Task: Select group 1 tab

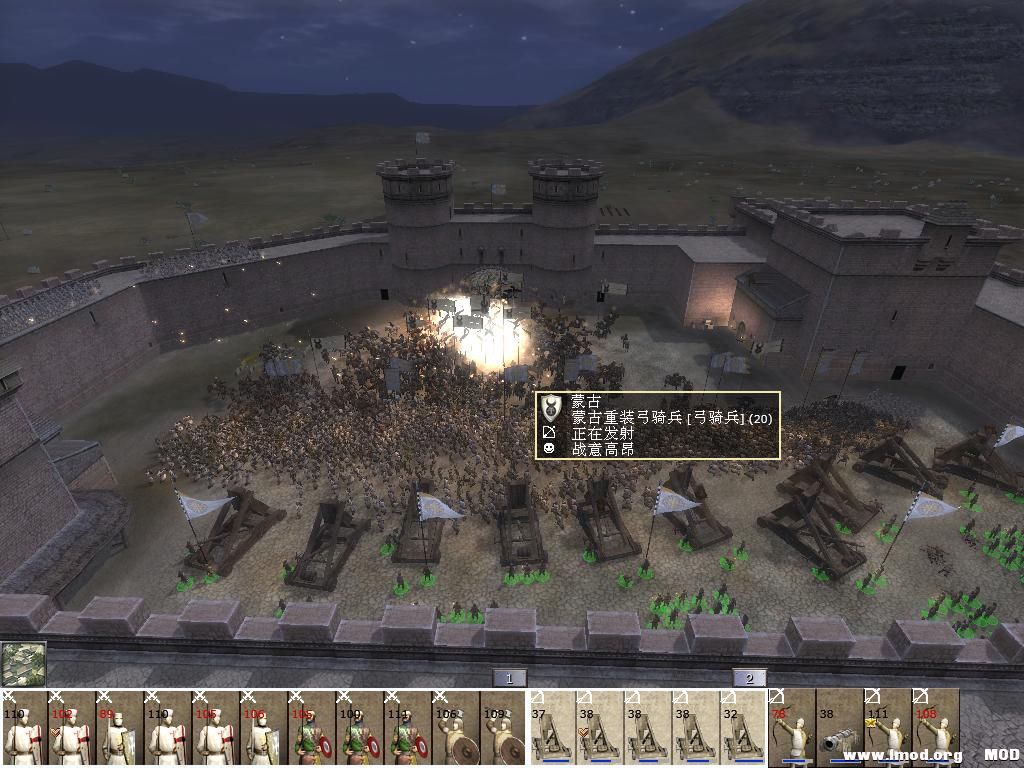Action: [509, 678]
